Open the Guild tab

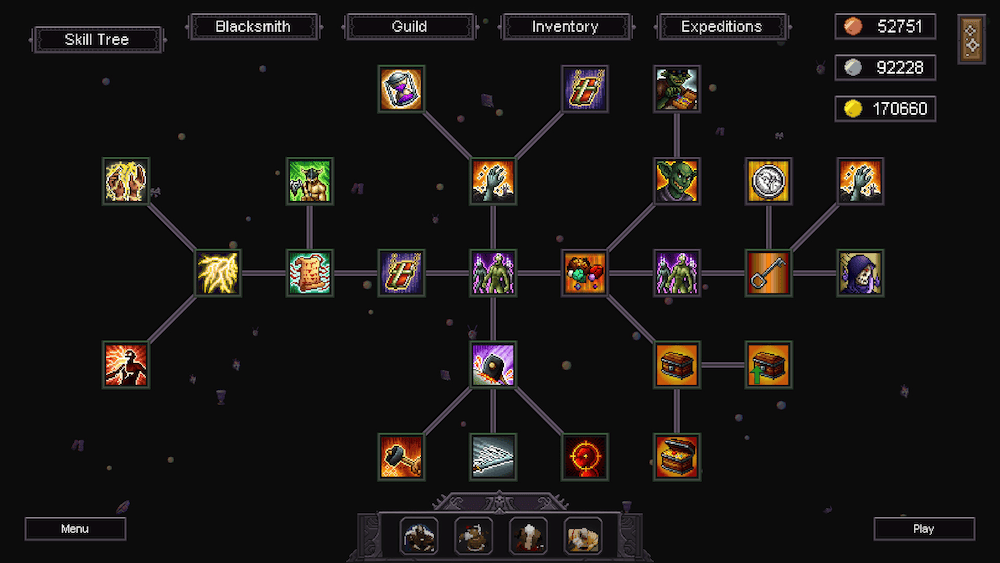409,27
